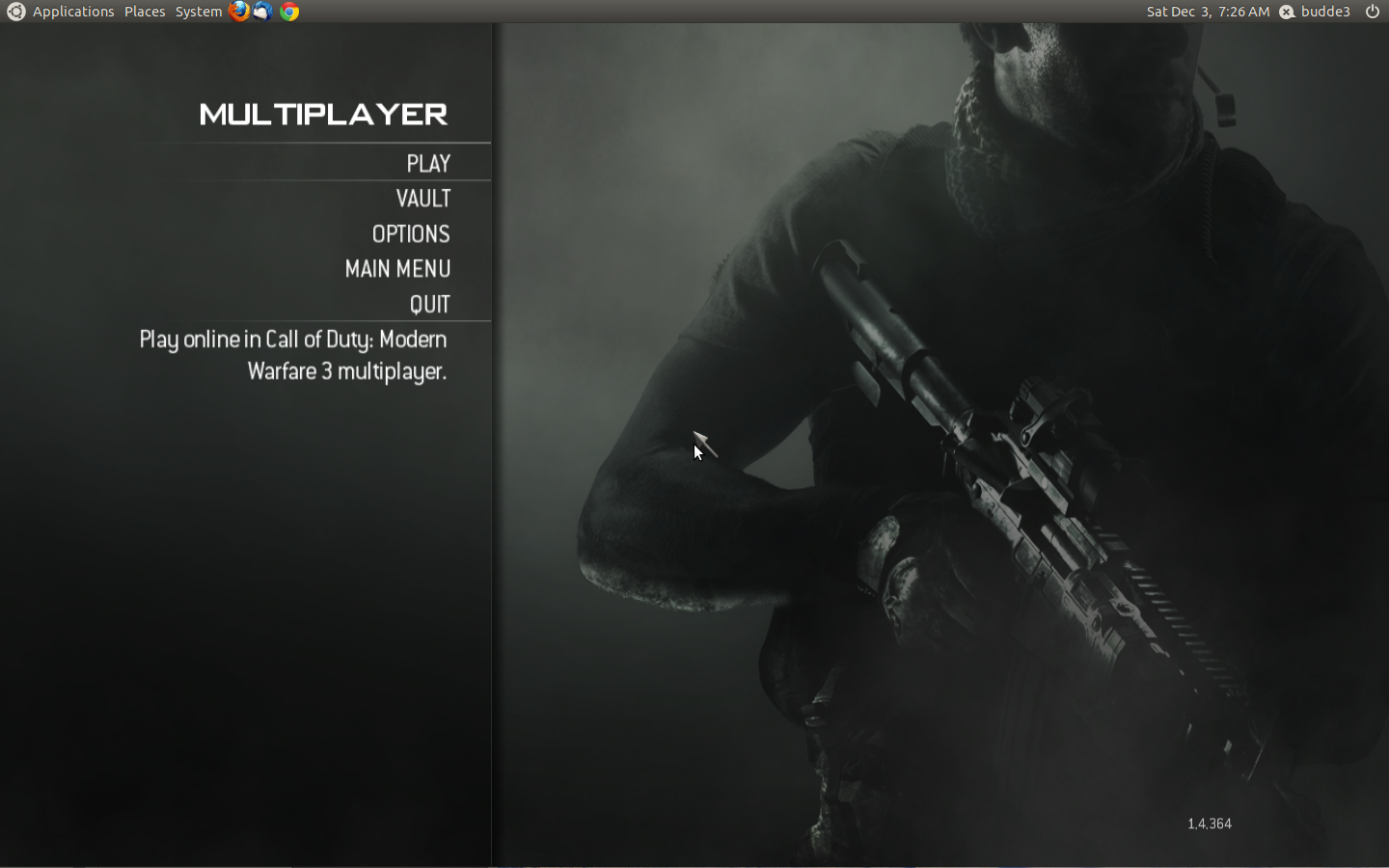Expand the power button session options
This screenshot has height=868, width=1389.
[x=1371, y=11]
